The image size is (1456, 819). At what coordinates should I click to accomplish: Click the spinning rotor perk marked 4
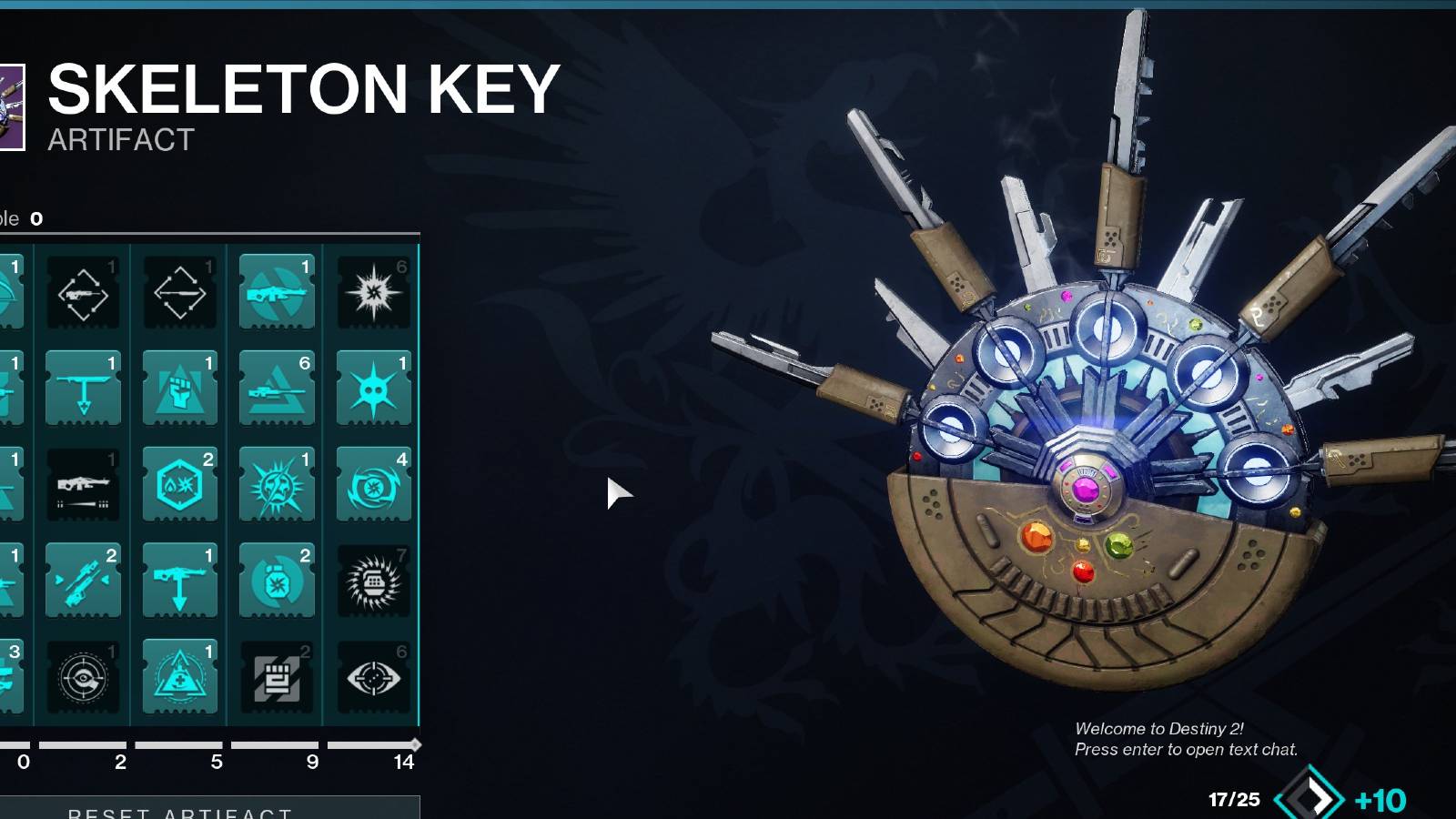point(374,484)
